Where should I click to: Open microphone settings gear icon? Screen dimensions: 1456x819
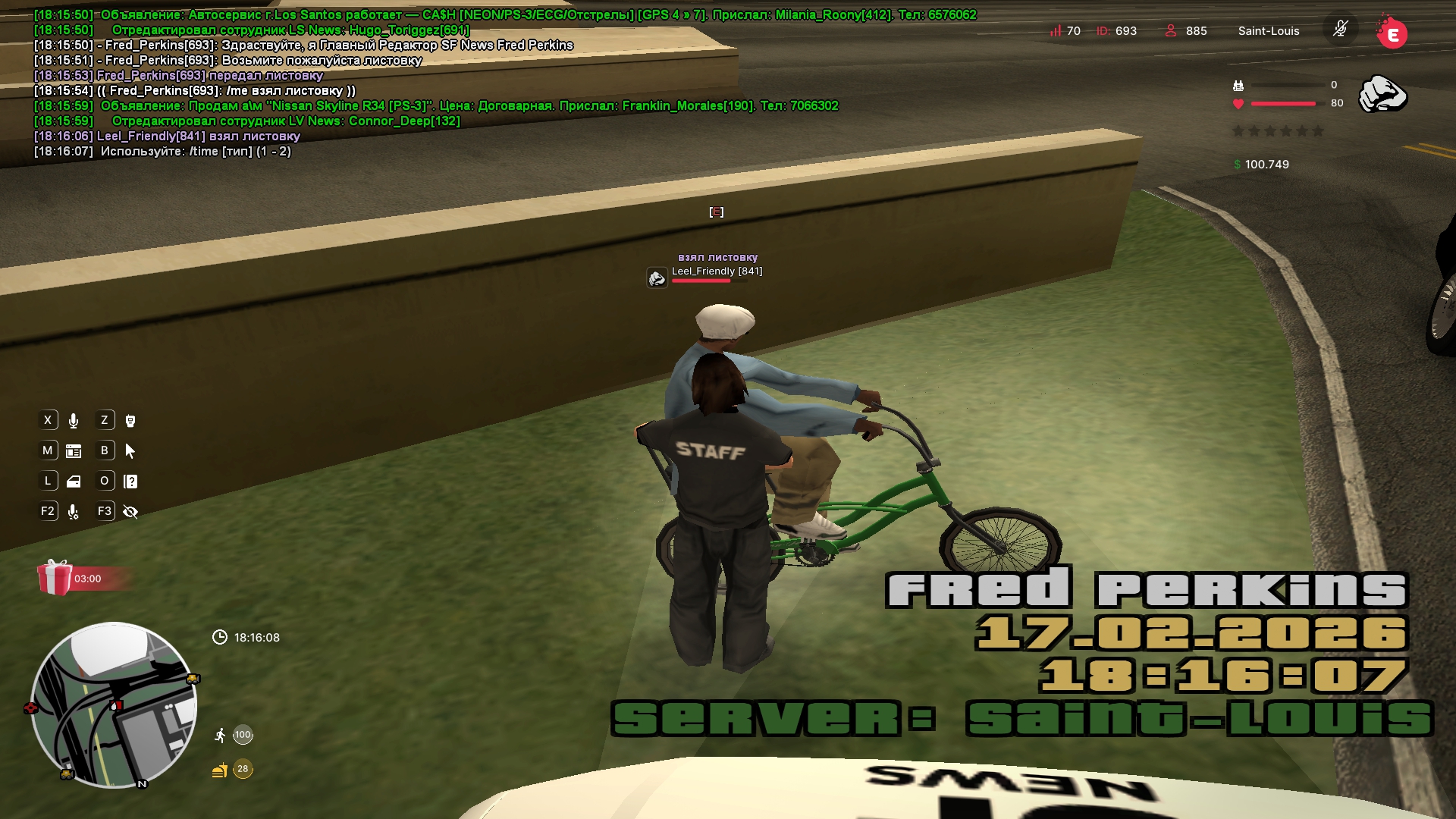coord(74,512)
